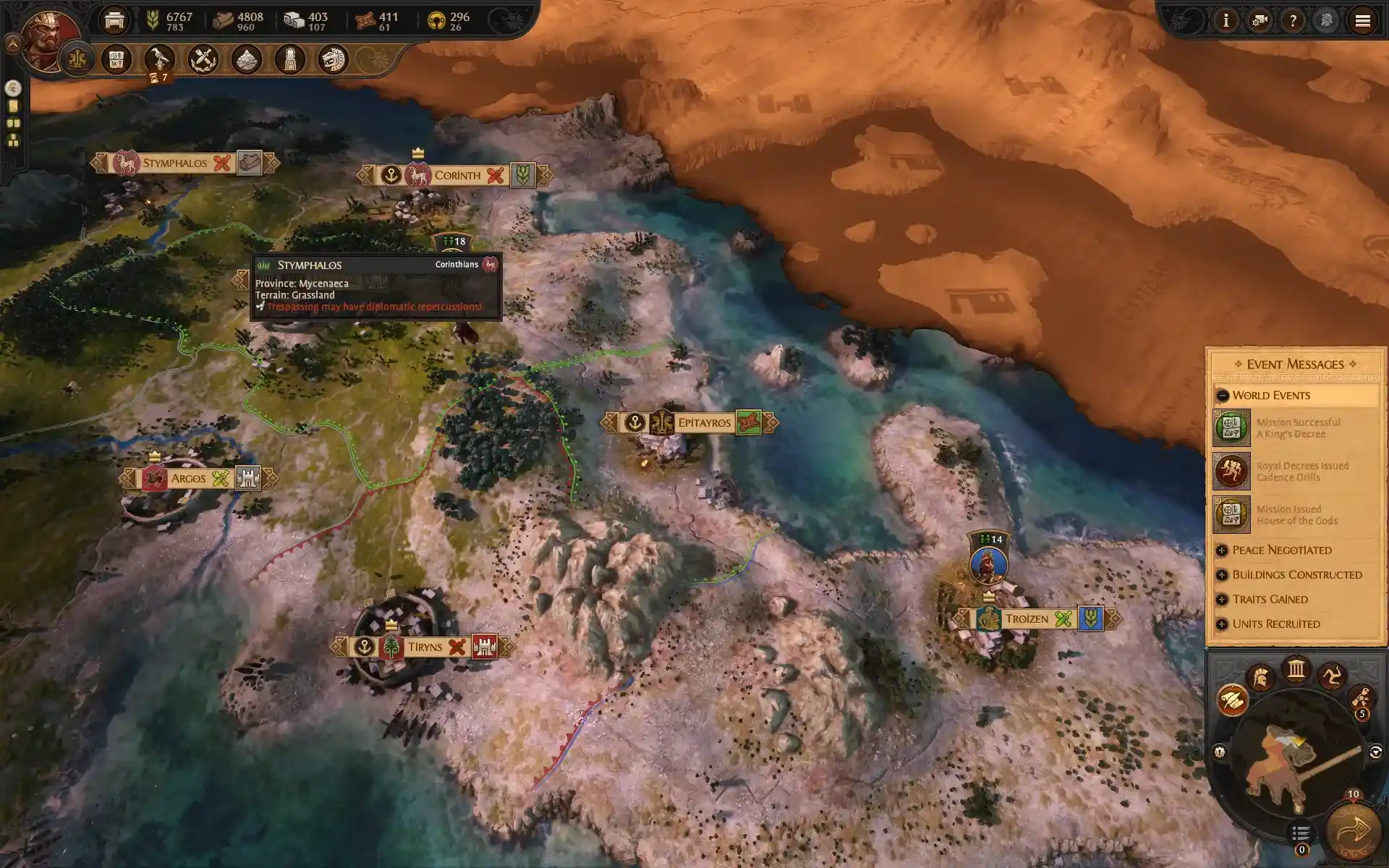Viewport: 1389px width, 868px height.
Task: Click the monument toolbar icon
Action: tap(289, 61)
